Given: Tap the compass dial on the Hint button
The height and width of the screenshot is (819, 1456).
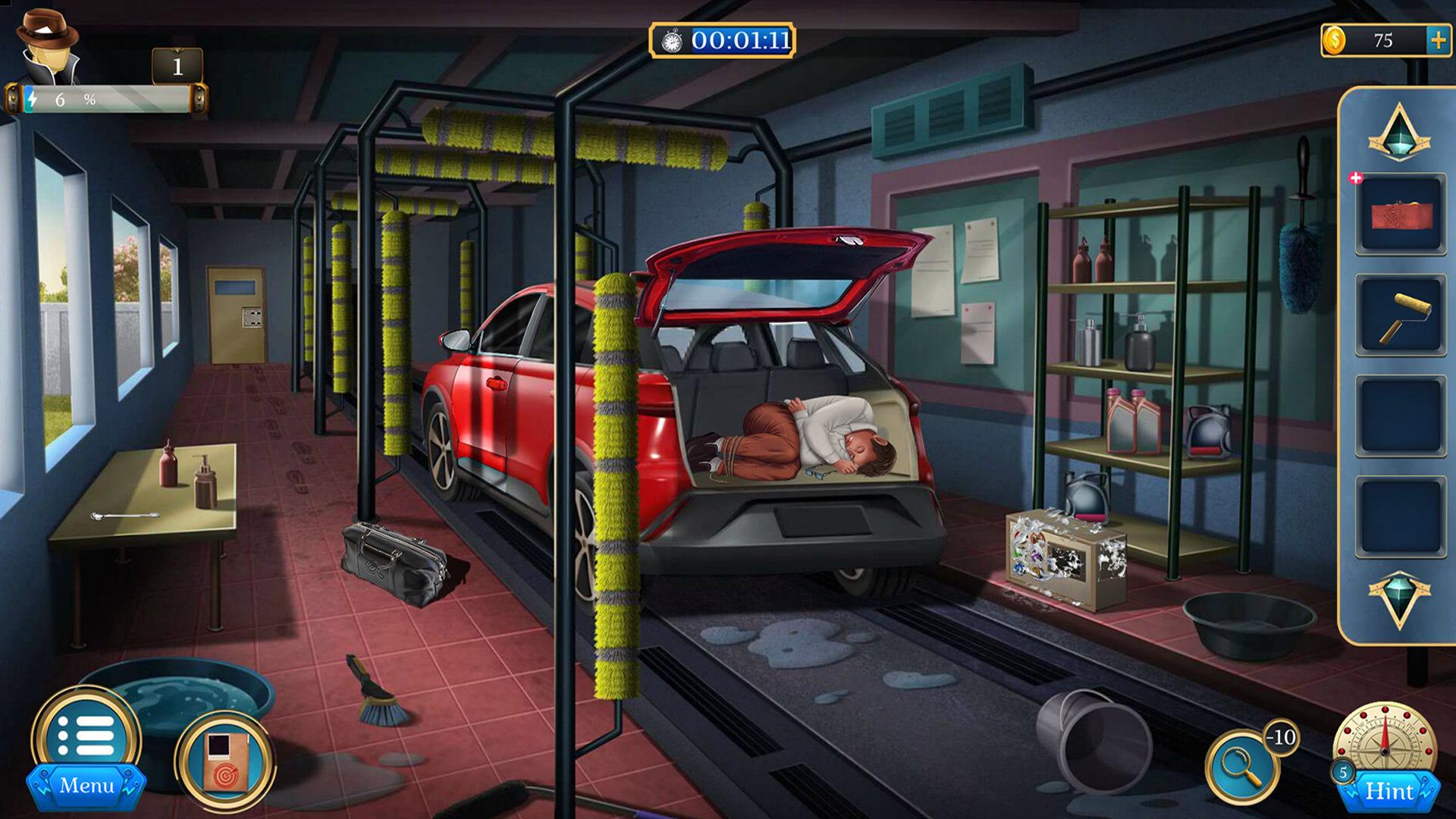Looking at the screenshot, I should (x=1385, y=739).
